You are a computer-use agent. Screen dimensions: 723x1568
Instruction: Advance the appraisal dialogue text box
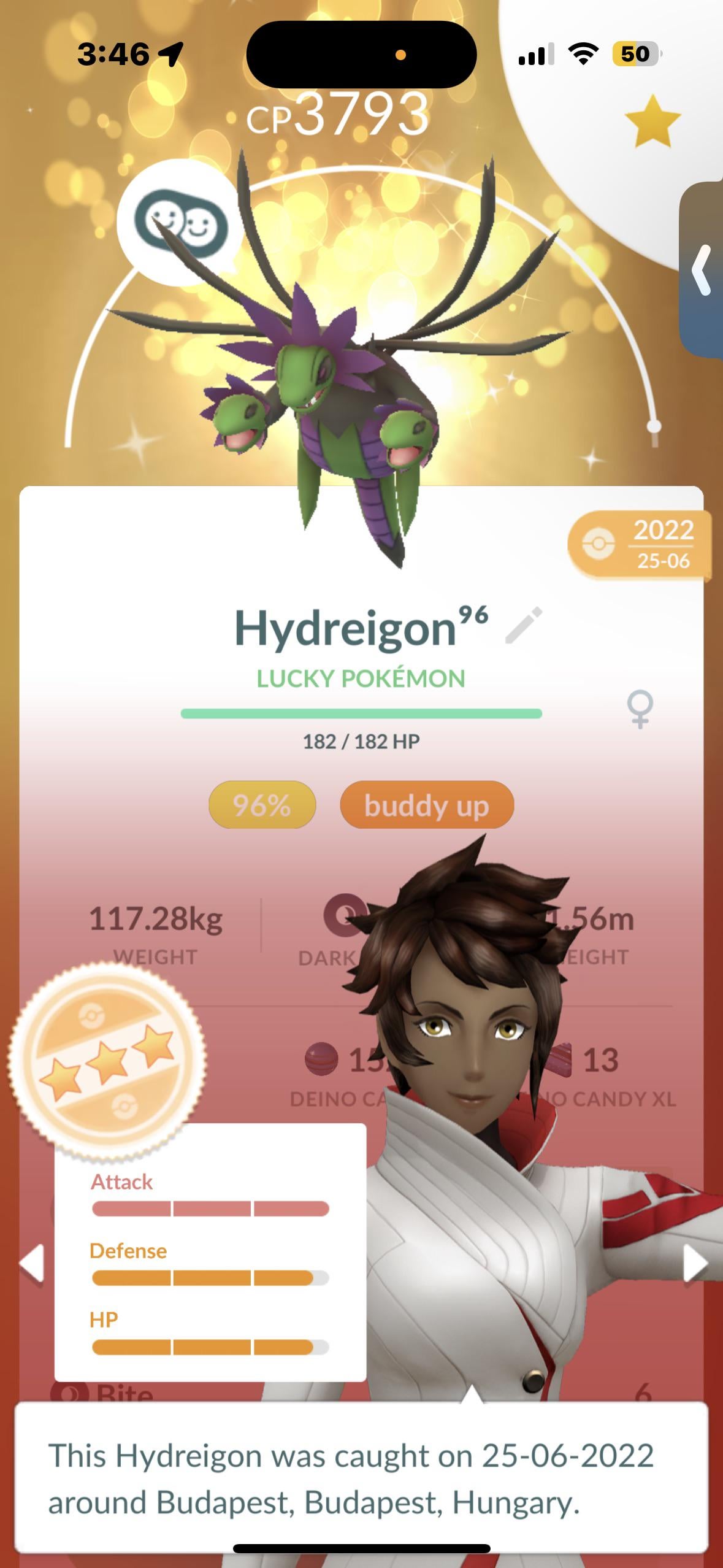[x=361, y=1478]
